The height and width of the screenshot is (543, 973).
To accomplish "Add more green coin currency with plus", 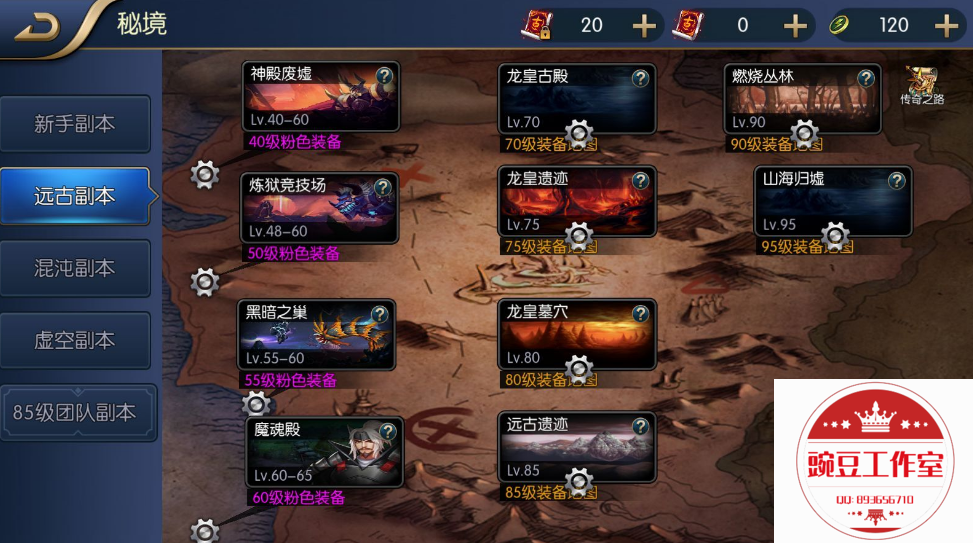I will pyautogui.click(x=945, y=25).
